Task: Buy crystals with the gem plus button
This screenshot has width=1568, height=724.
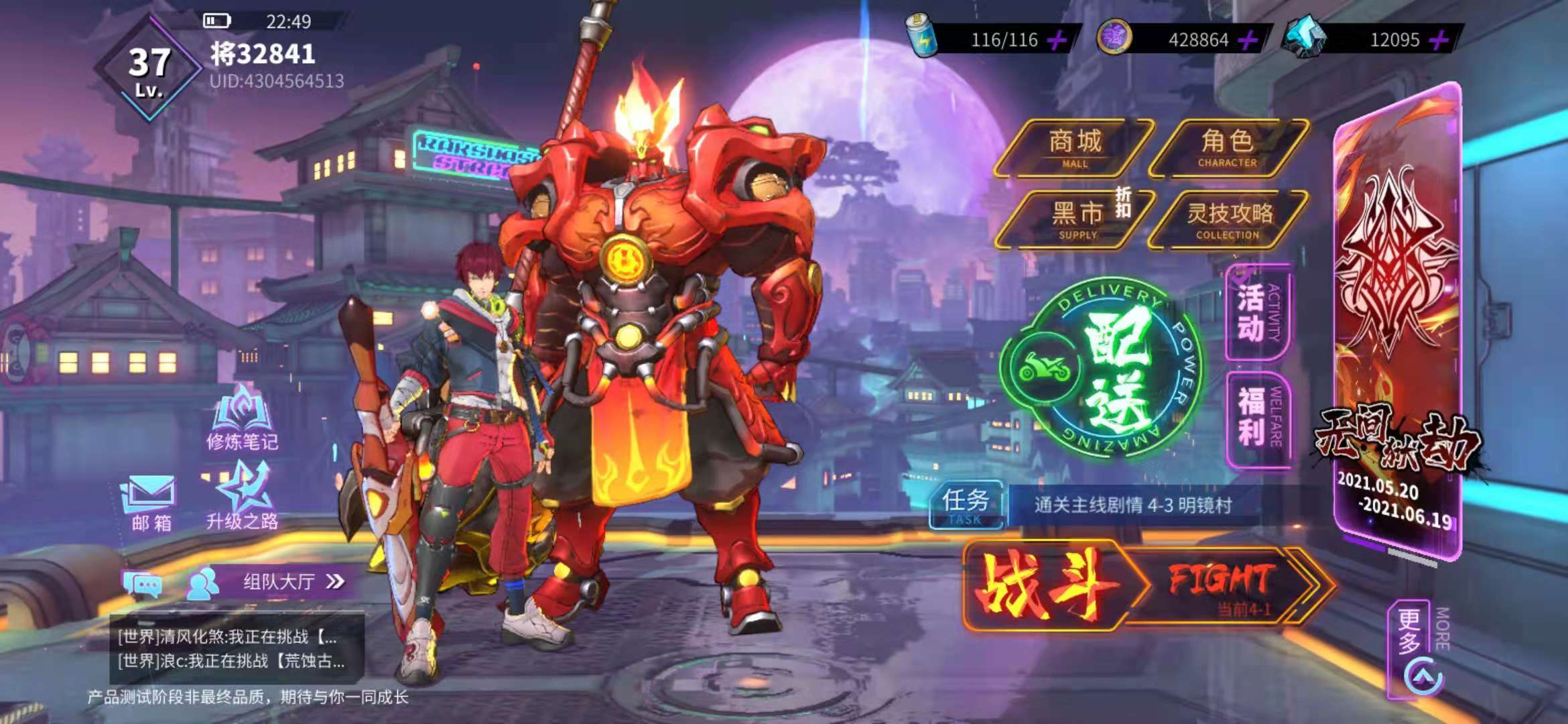Action: 1439,40
